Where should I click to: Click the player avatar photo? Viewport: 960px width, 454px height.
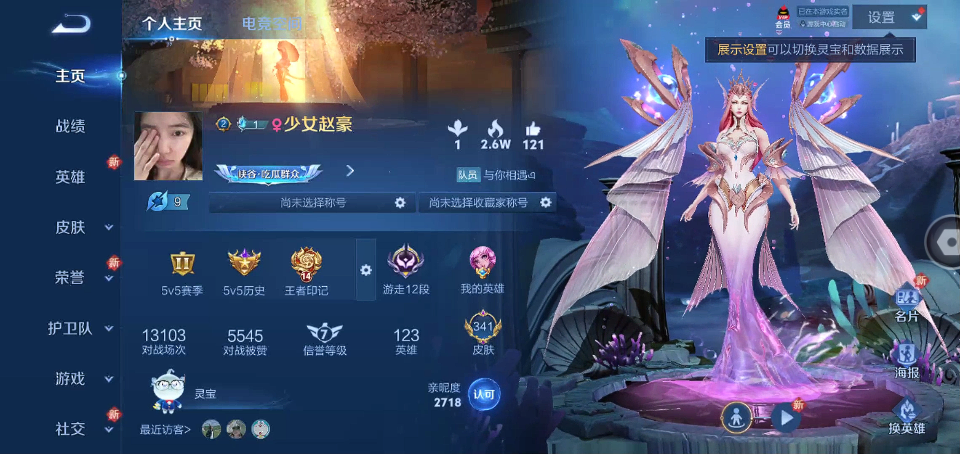(168, 146)
